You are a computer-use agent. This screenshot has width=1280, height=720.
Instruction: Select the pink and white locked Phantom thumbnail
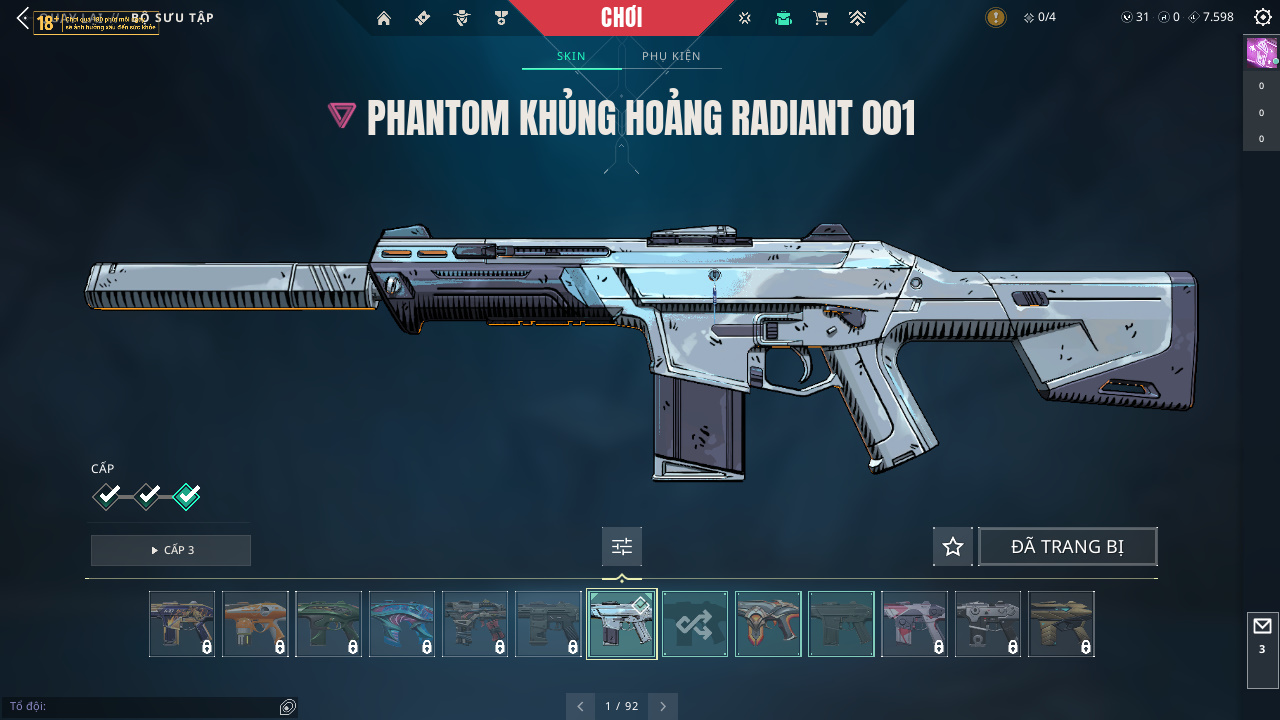pyautogui.click(x=914, y=624)
